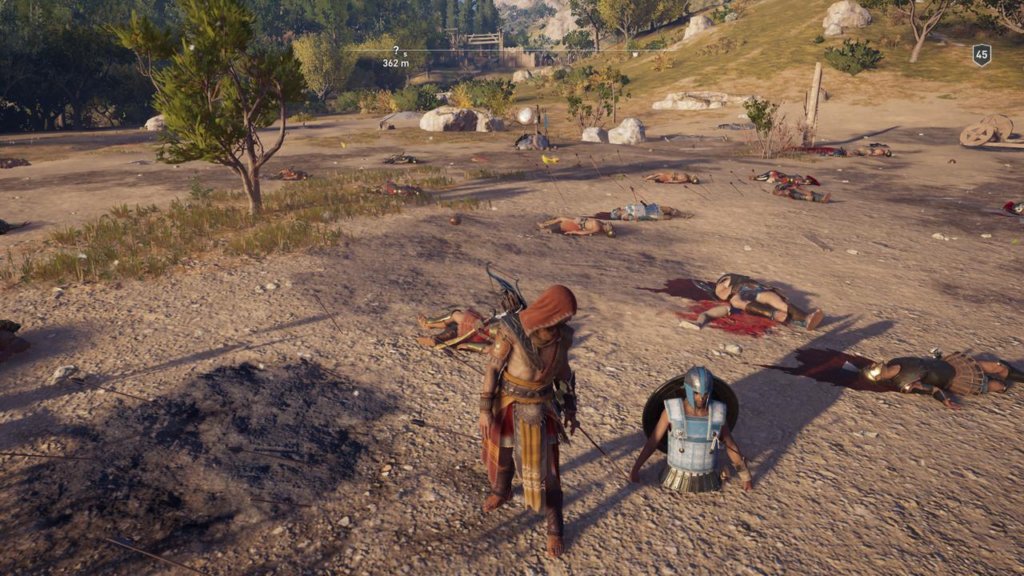This screenshot has height=576, width=1024.
Task: Click the question mark compass marker
Action: tap(396, 50)
